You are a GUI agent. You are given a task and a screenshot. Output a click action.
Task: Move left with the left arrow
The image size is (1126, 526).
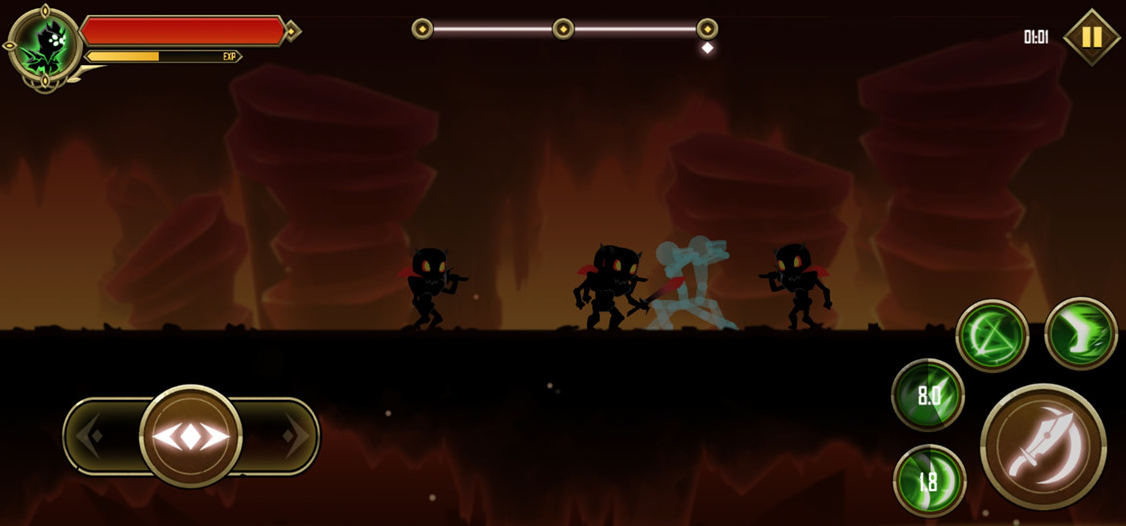click(90, 436)
